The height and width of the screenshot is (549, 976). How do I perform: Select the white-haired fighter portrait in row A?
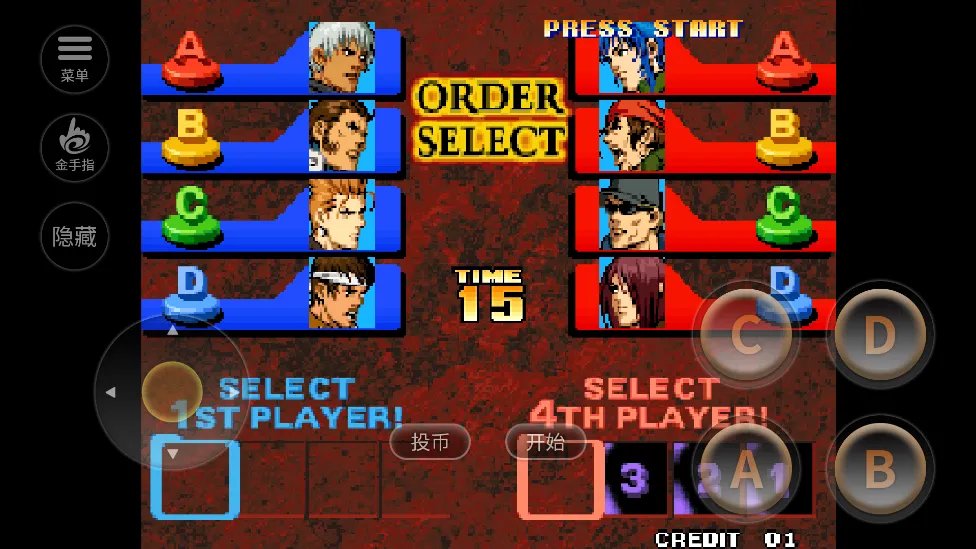tap(340, 58)
